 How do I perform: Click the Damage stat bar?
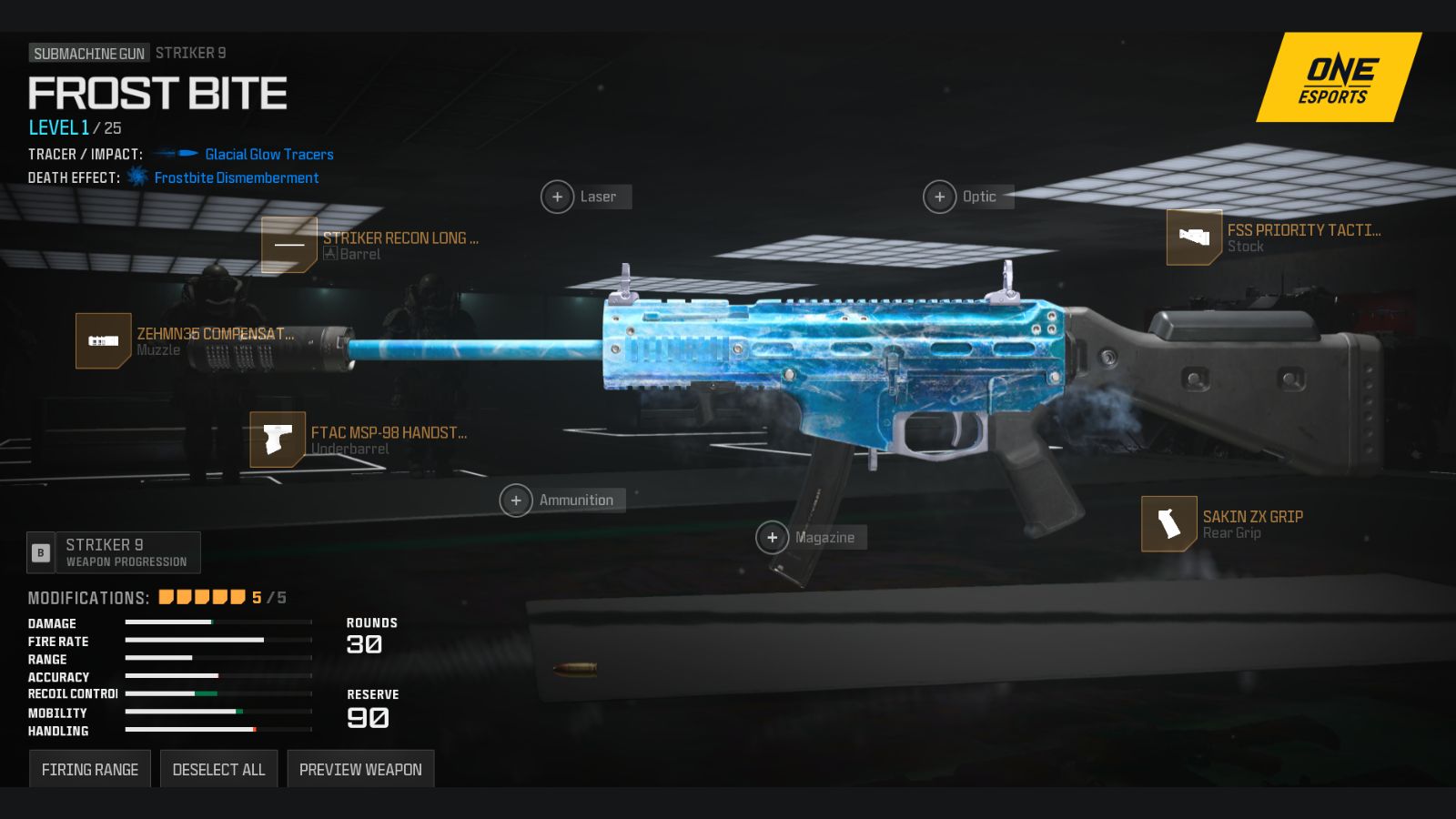[x=218, y=621]
